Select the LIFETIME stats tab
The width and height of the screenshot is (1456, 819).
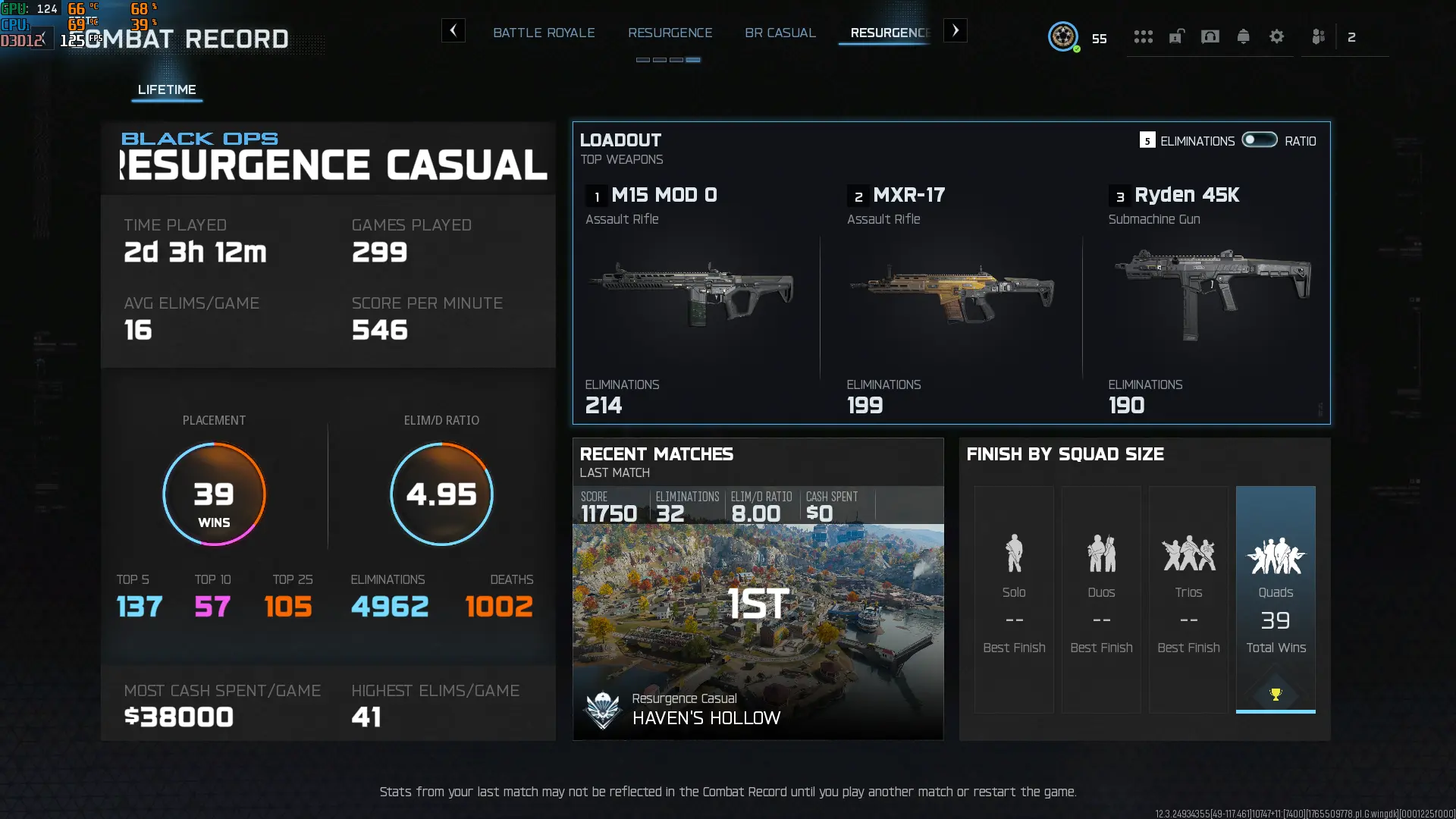[167, 89]
